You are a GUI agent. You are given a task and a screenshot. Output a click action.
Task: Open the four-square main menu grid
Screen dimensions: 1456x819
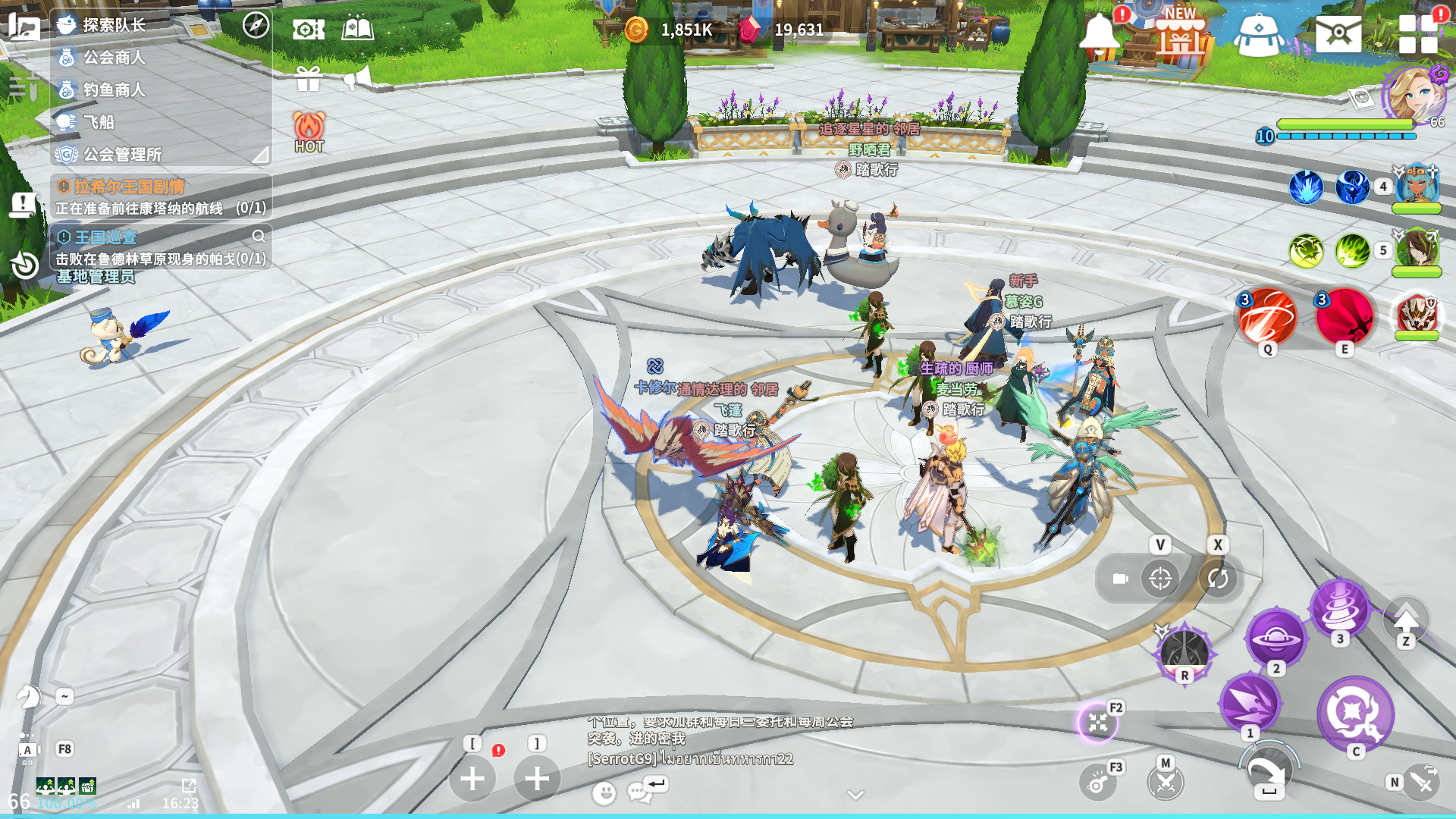coord(1417,34)
